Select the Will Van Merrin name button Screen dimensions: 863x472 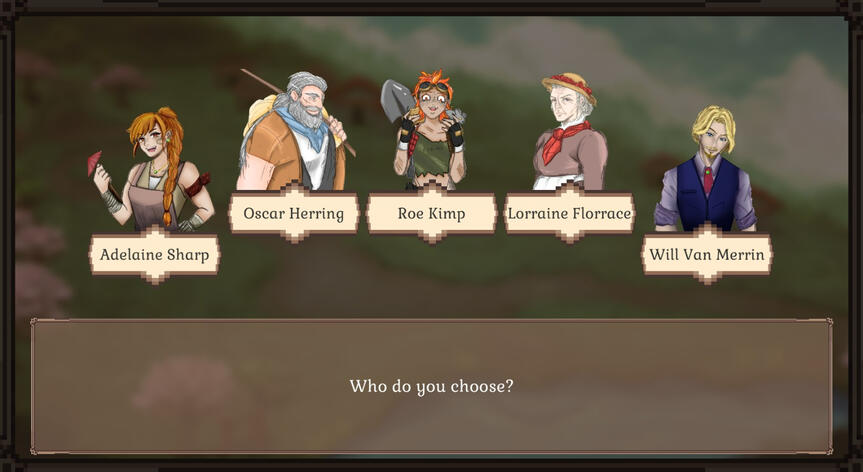[x=706, y=255]
